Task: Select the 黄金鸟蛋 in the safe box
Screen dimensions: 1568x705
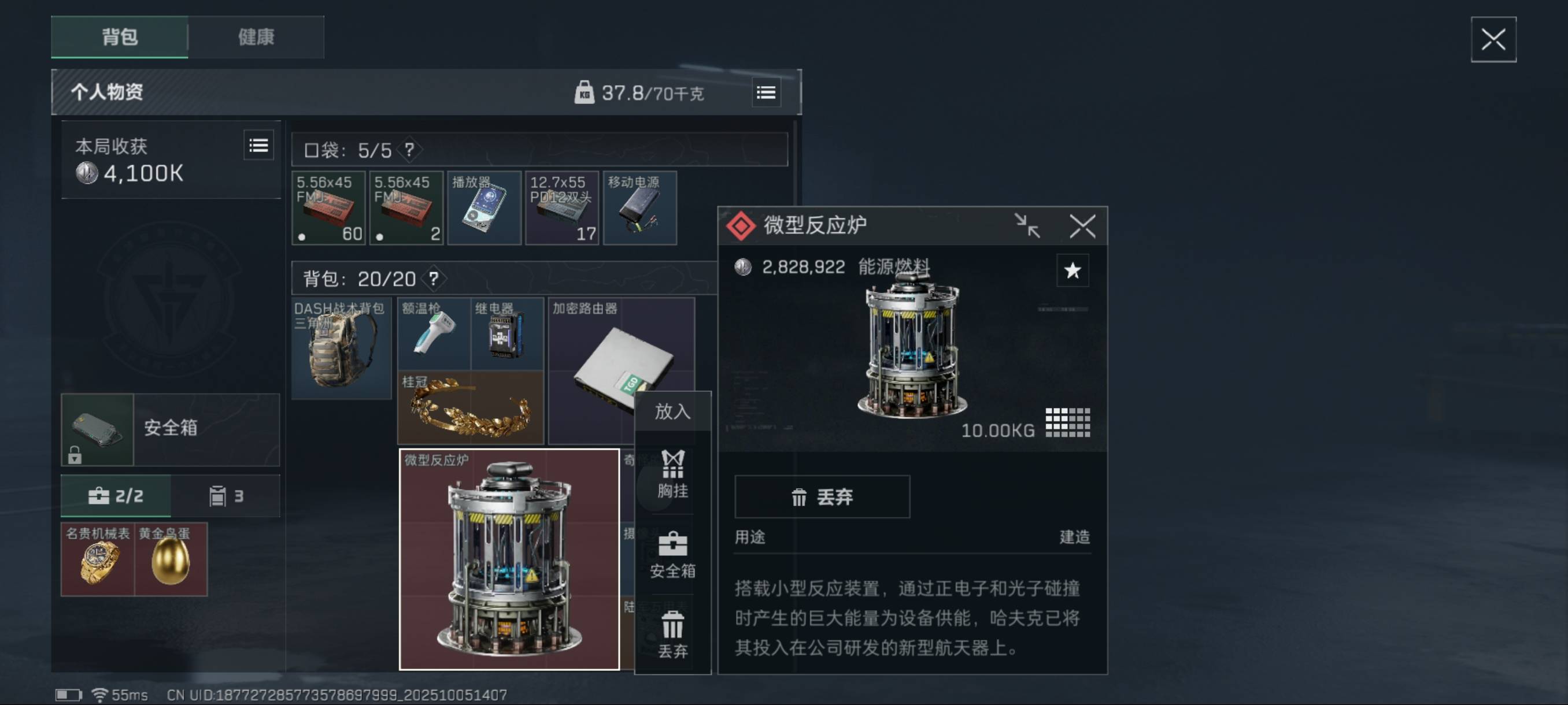Action: point(171,559)
